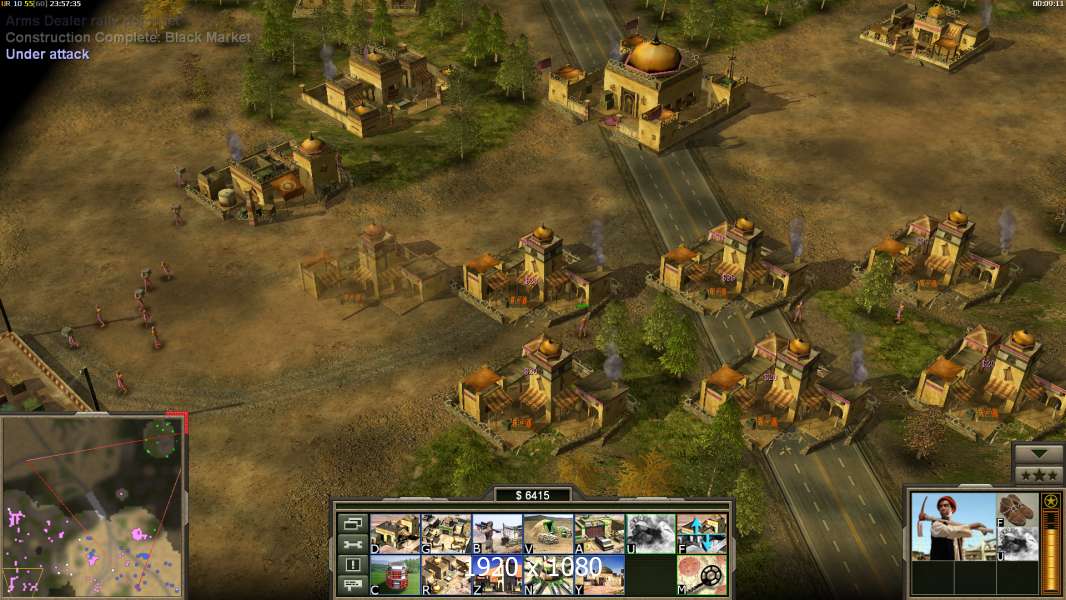Screen dimensions: 1066x600
Task: Click the overlapping windows button
Action: coord(351,523)
